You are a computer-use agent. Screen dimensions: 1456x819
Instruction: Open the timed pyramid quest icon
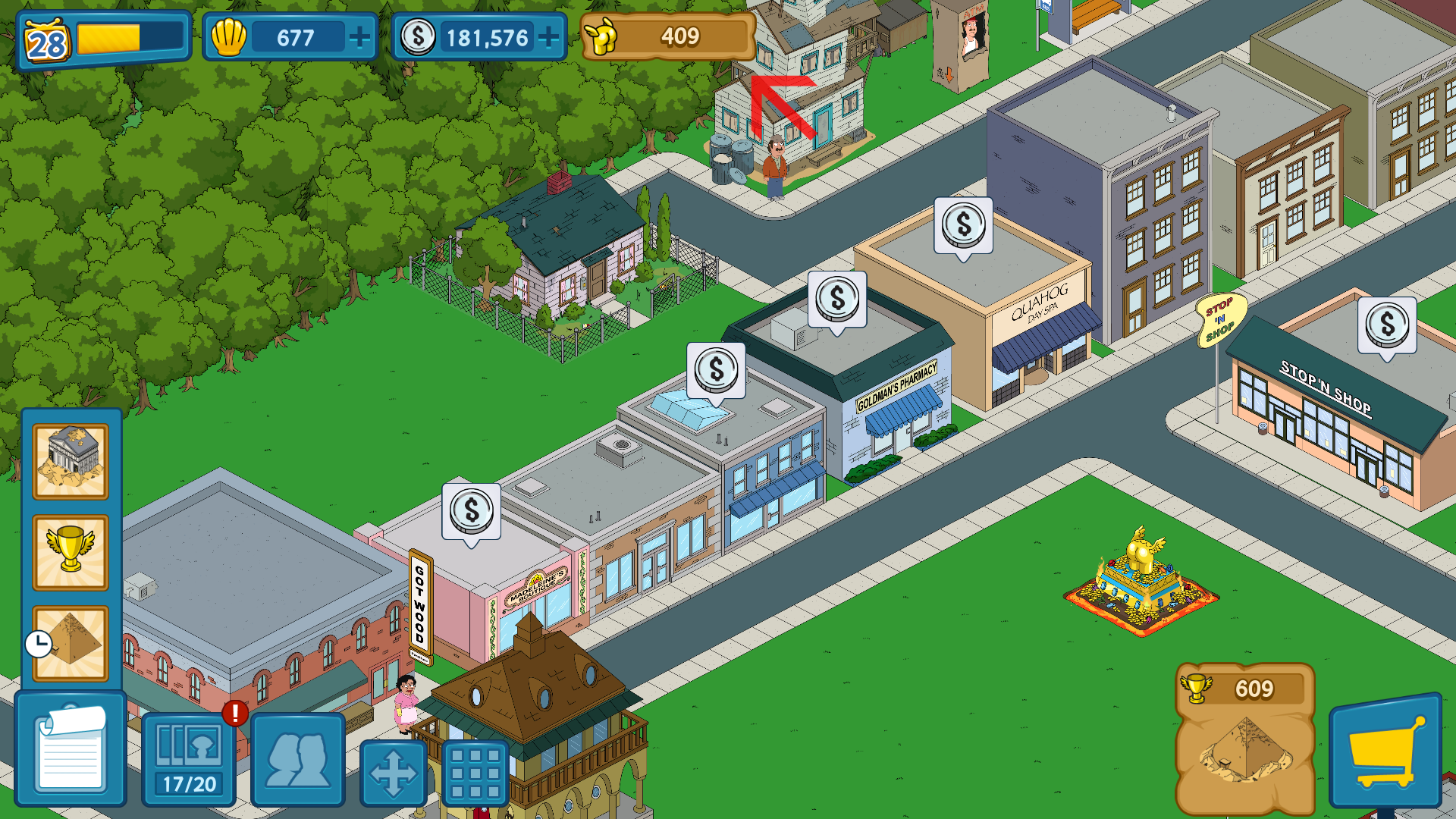pyautogui.click(x=71, y=643)
